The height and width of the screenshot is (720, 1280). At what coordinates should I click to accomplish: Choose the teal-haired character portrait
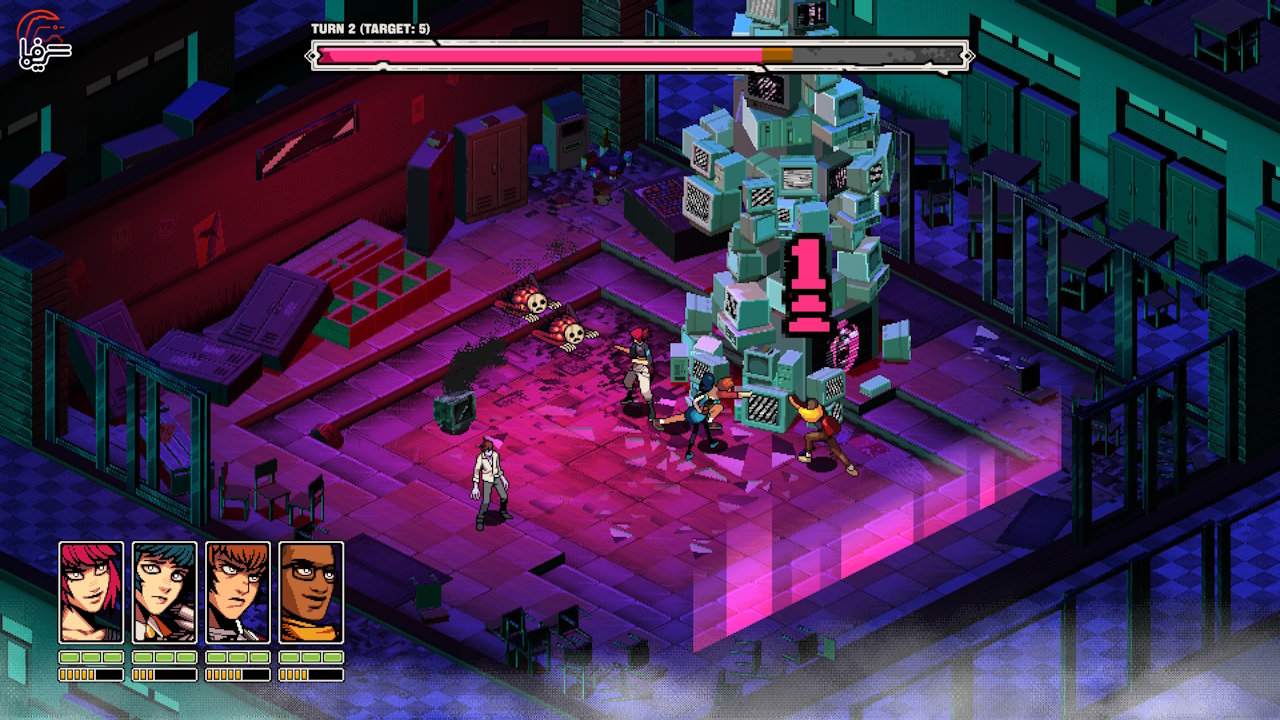pos(165,592)
